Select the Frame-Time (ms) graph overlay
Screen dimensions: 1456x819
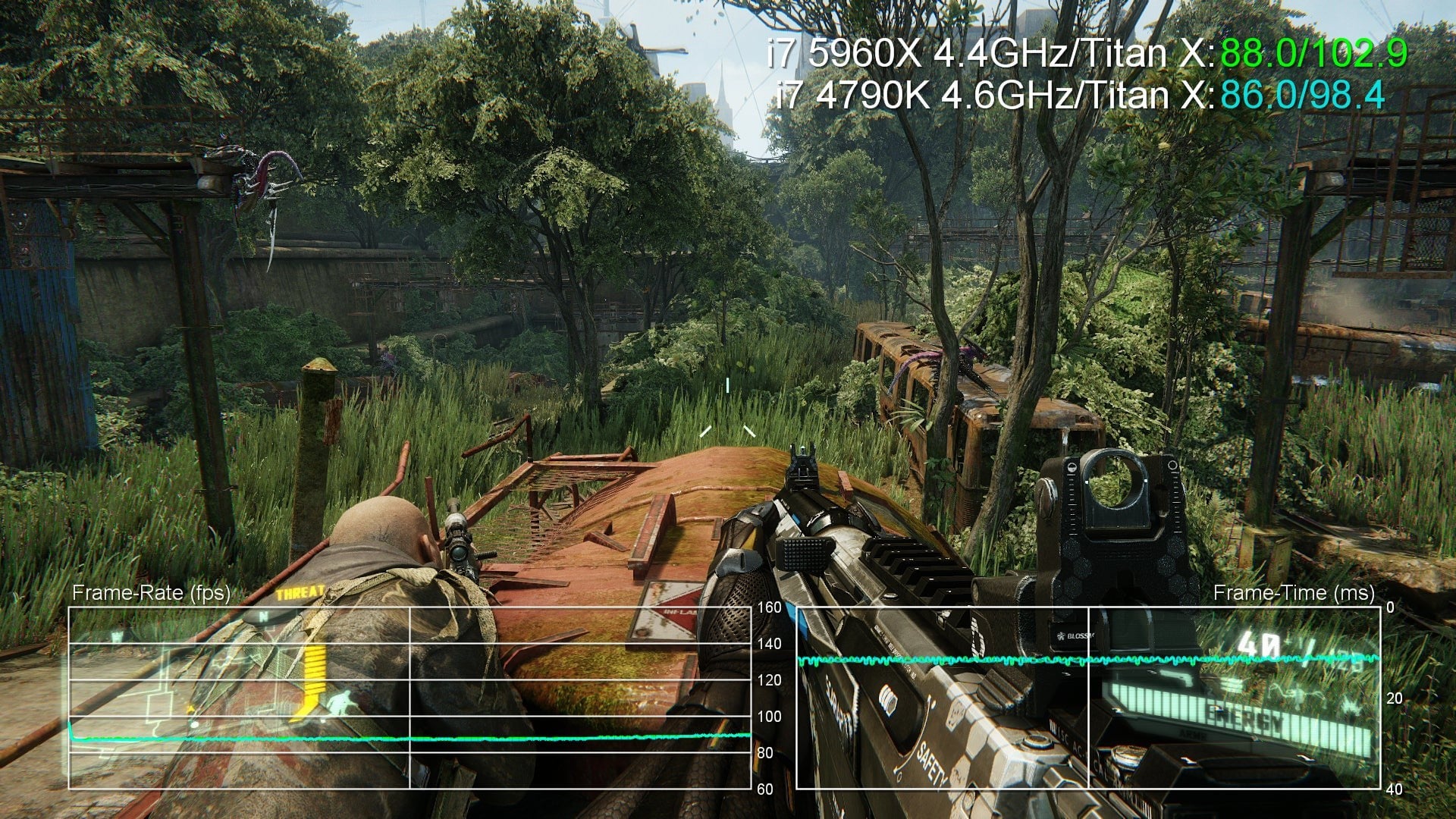[x=1088, y=698]
